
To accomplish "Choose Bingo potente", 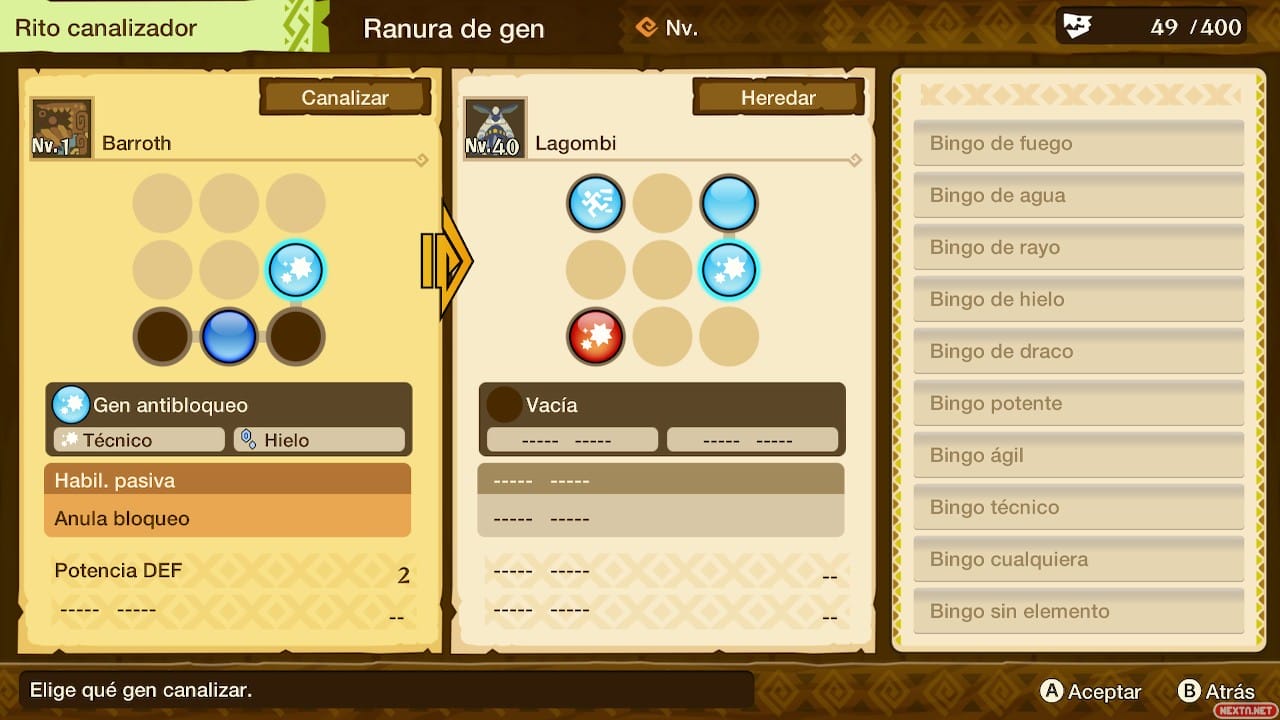I will (1078, 403).
